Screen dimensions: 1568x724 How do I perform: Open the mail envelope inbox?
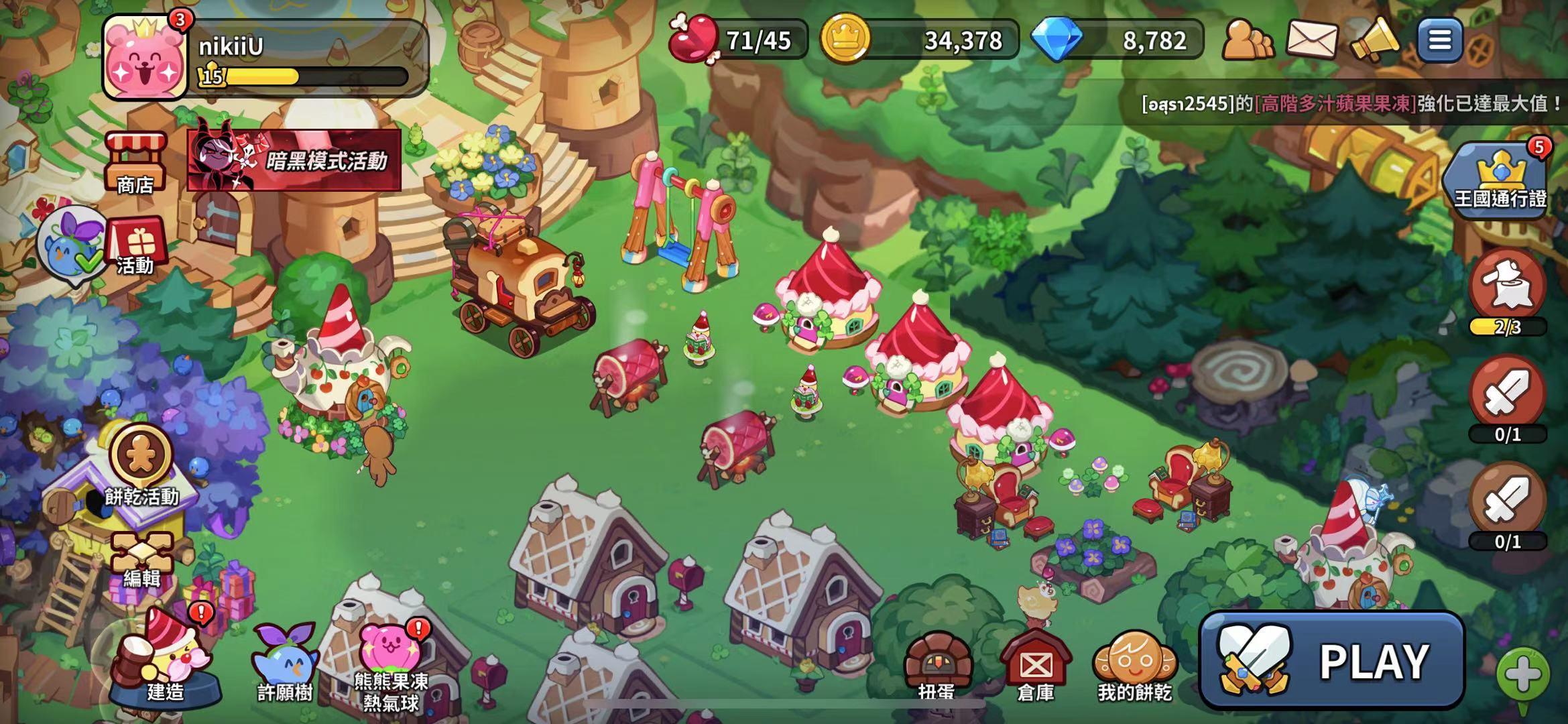tap(1311, 40)
